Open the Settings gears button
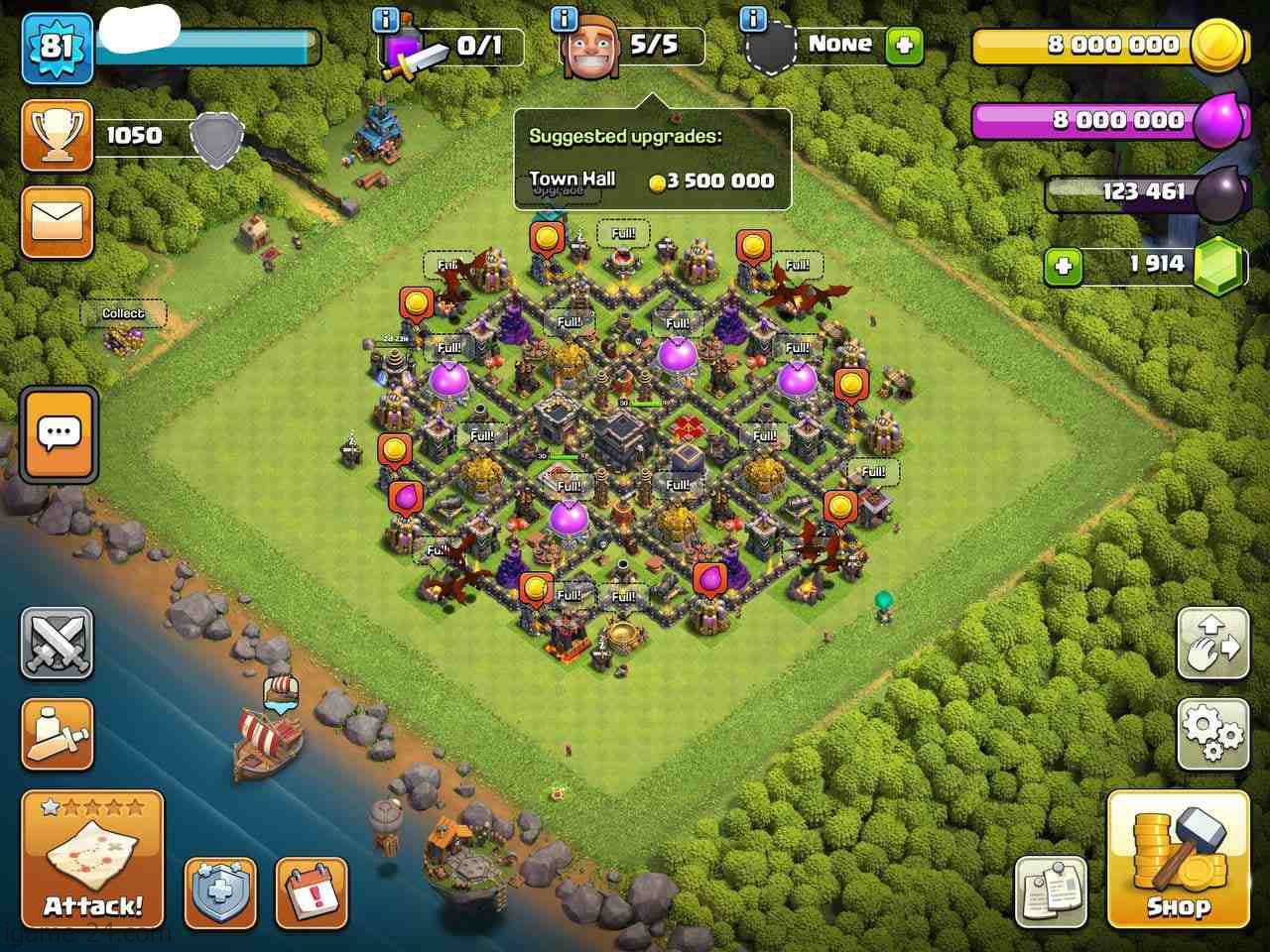1270x952 pixels. pos(1212,734)
